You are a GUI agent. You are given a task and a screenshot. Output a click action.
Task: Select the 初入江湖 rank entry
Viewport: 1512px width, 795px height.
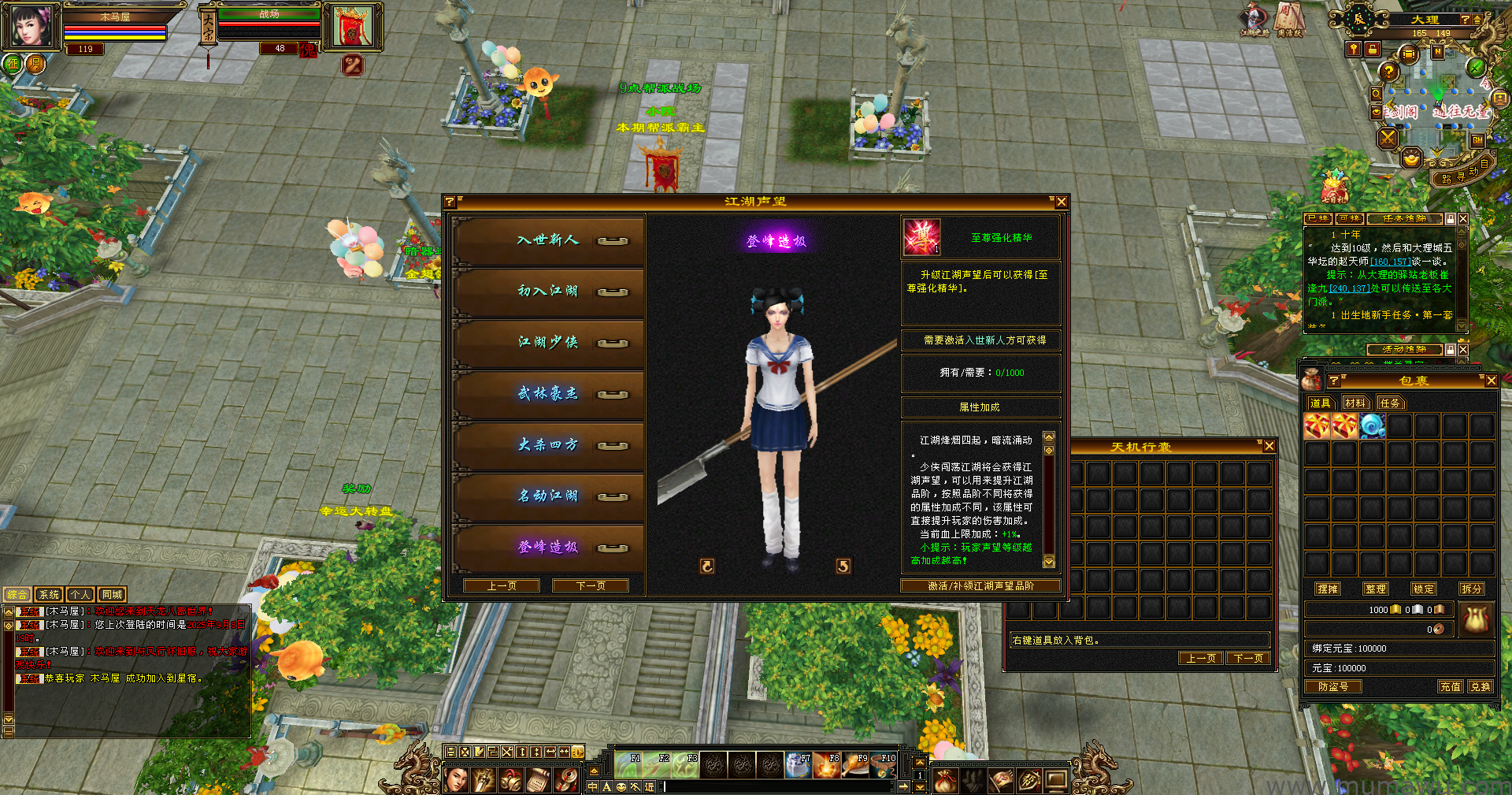548,292
